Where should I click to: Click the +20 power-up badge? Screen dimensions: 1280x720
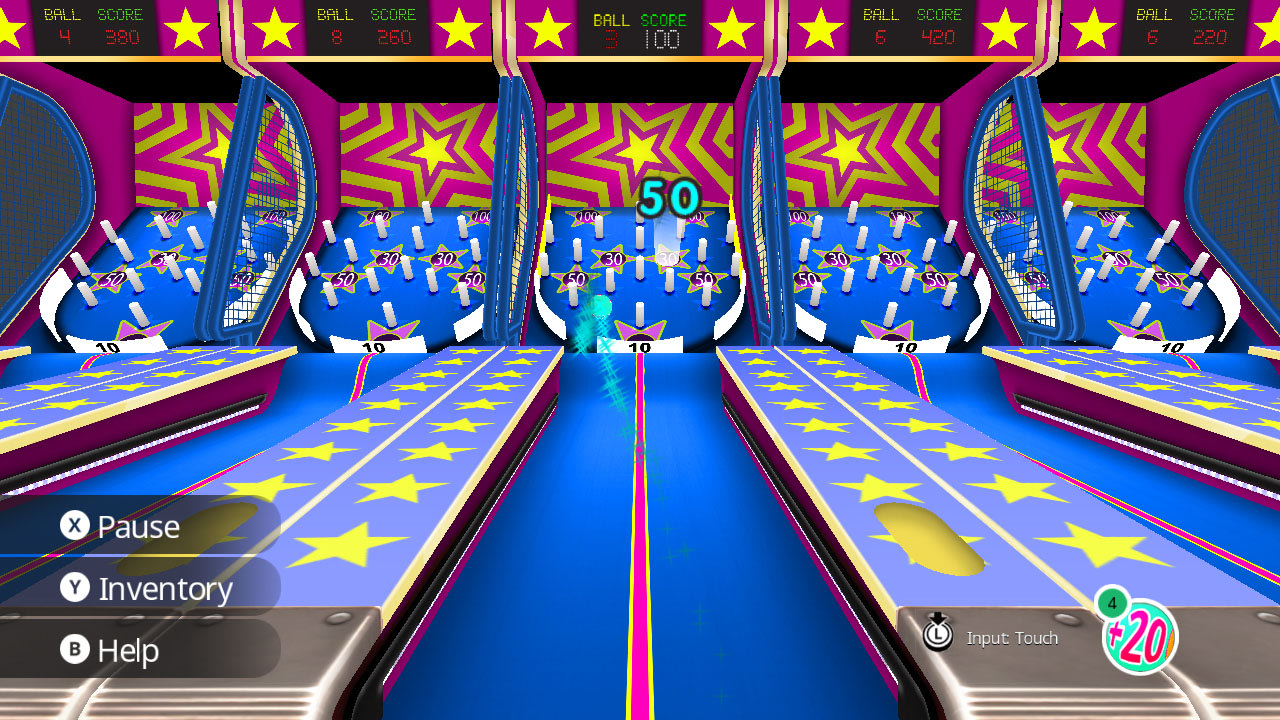(1143, 636)
